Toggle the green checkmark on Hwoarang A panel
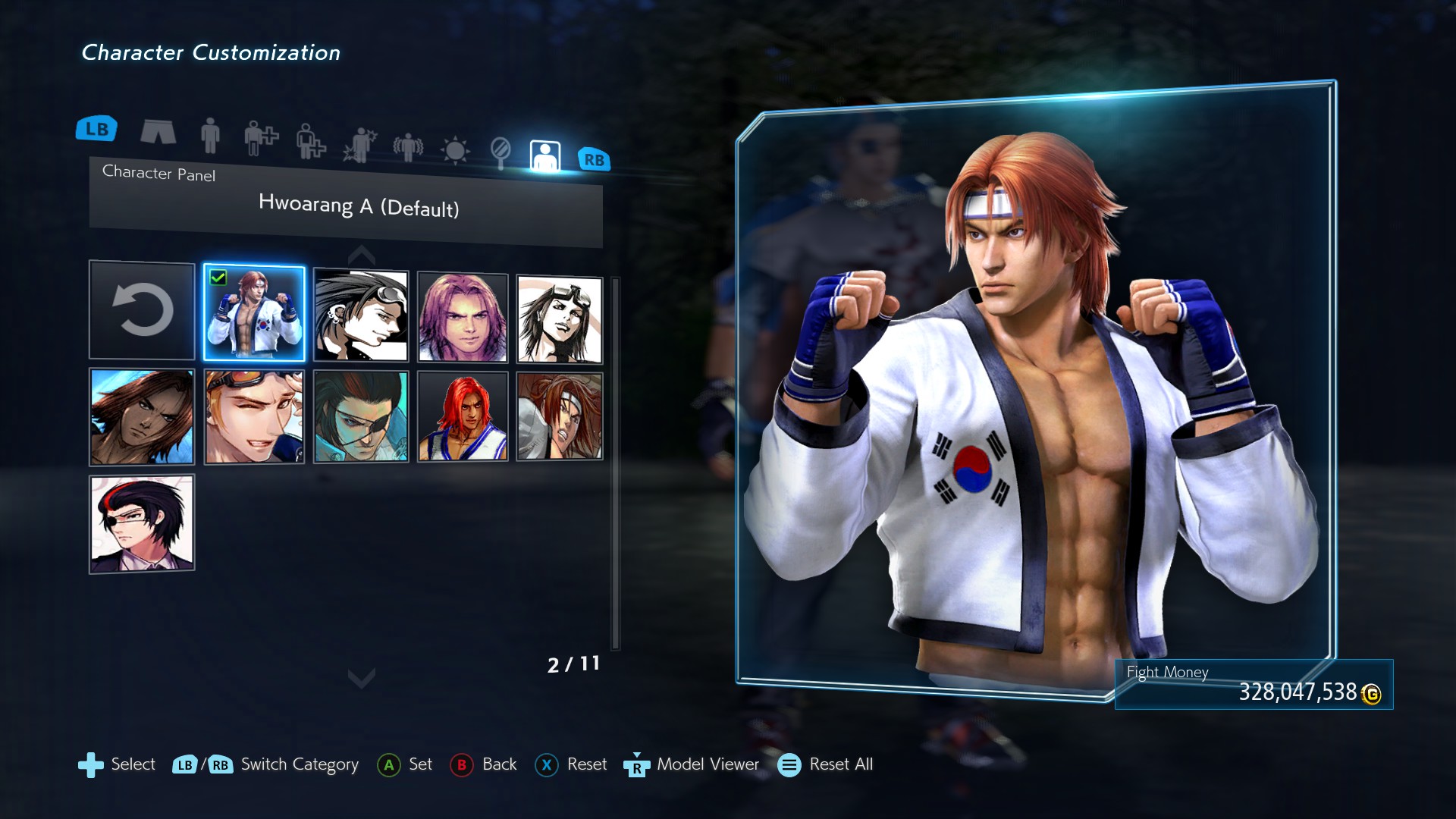Image resolution: width=1456 pixels, height=819 pixels. click(219, 279)
